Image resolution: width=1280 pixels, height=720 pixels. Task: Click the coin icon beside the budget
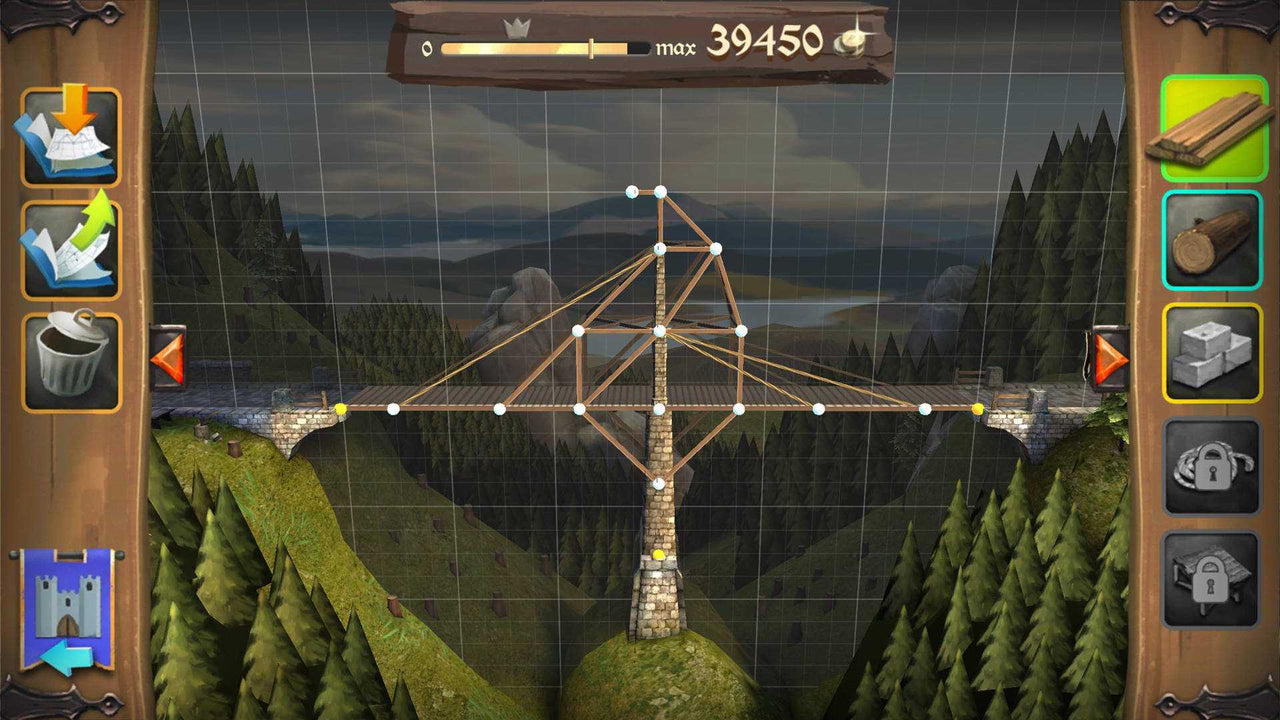(x=849, y=43)
